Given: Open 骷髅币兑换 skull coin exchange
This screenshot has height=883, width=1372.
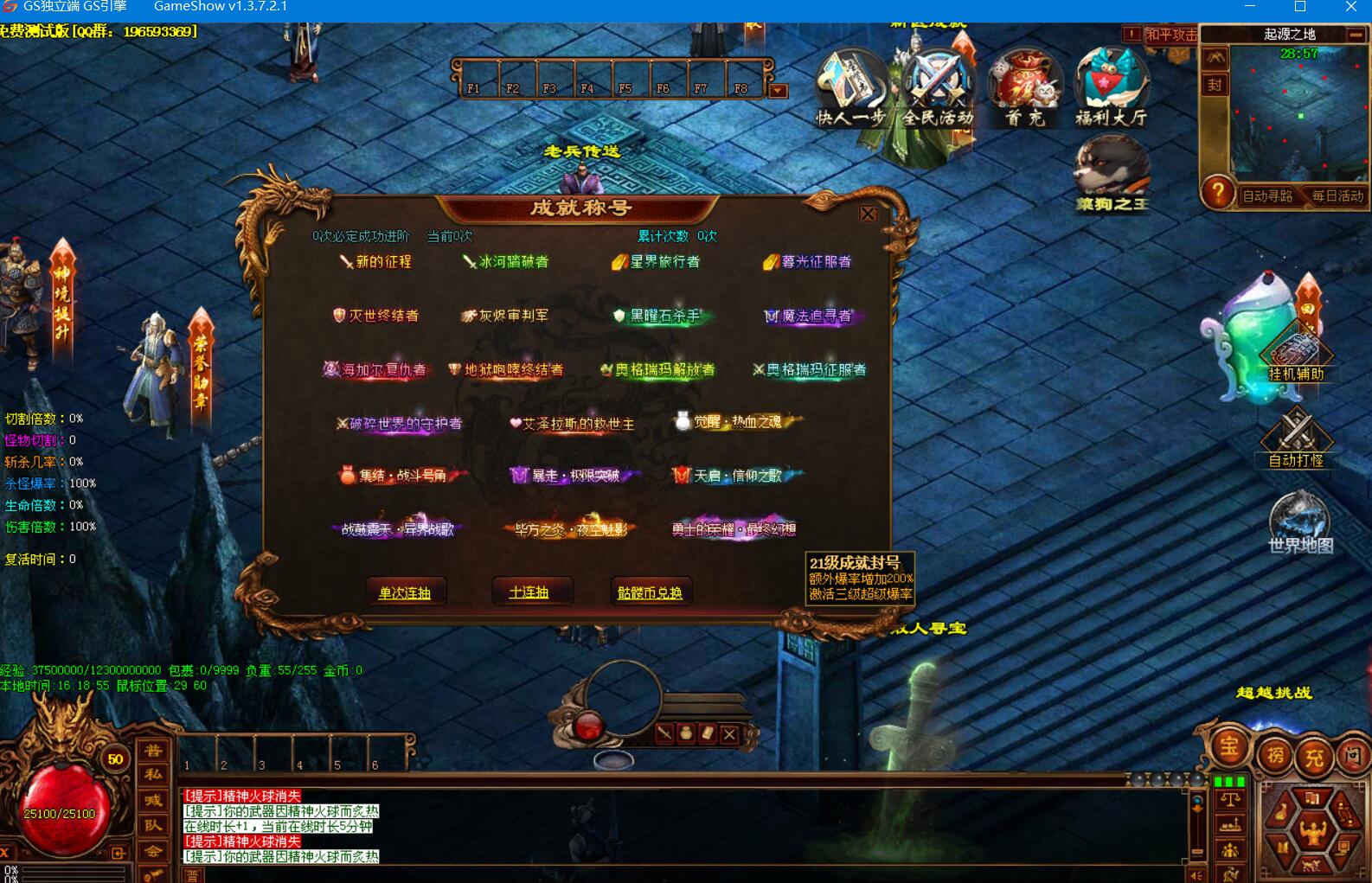Looking at the screenshot, I should (x=650, y=592).
